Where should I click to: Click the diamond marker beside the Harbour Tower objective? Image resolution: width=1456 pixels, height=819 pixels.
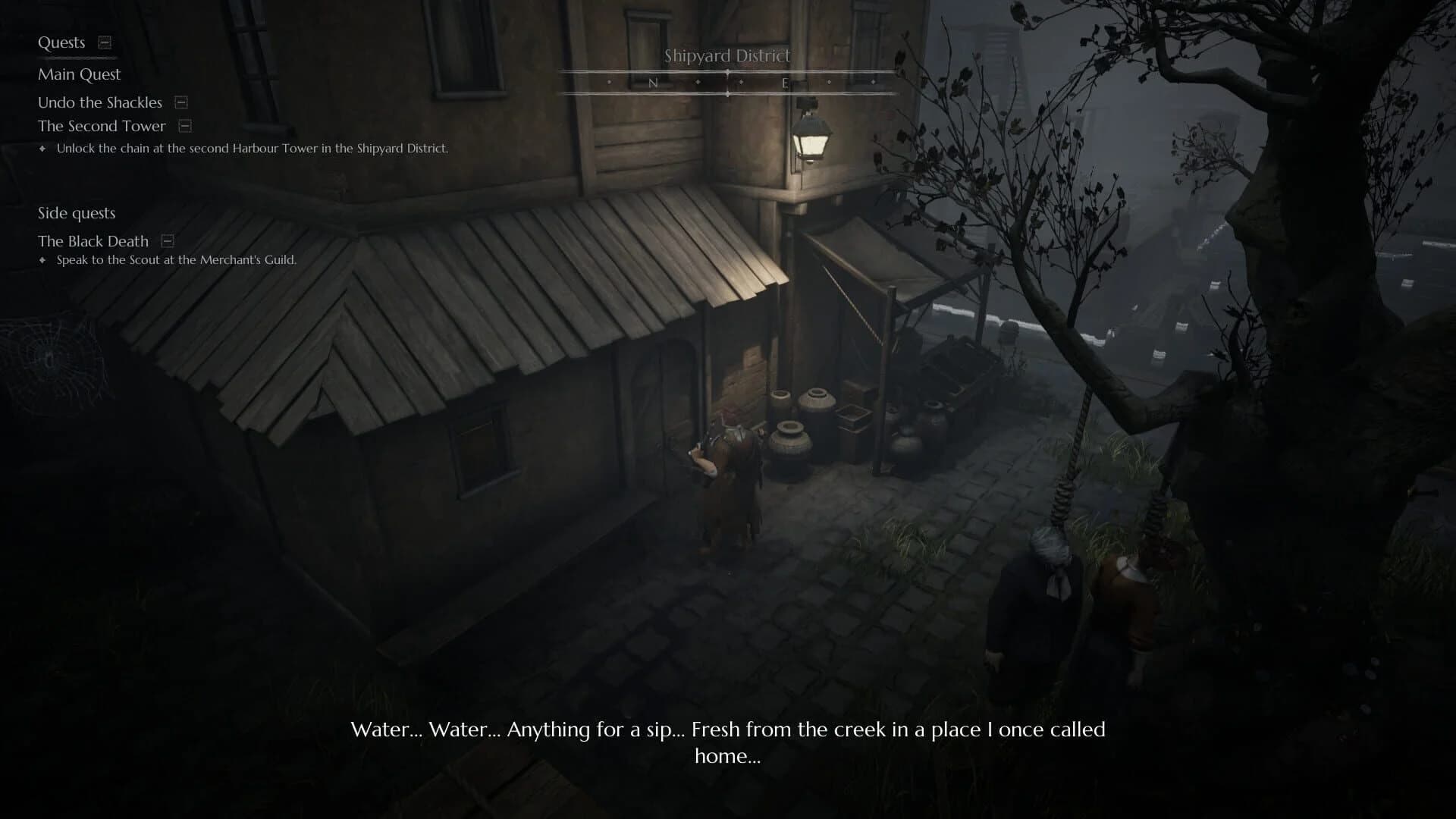(x=43, y=149)
